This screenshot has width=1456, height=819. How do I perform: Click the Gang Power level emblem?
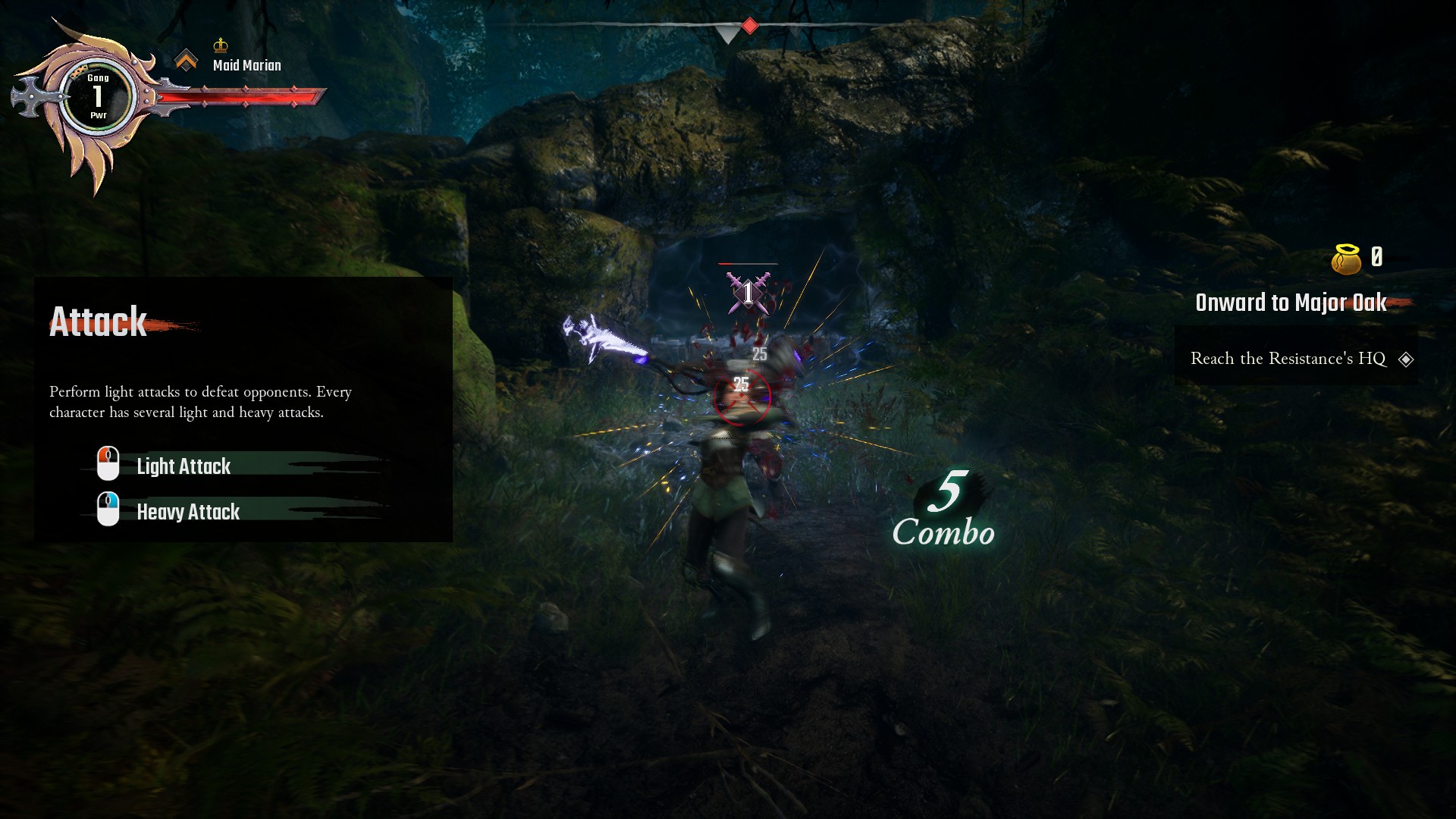click(98, 97)
